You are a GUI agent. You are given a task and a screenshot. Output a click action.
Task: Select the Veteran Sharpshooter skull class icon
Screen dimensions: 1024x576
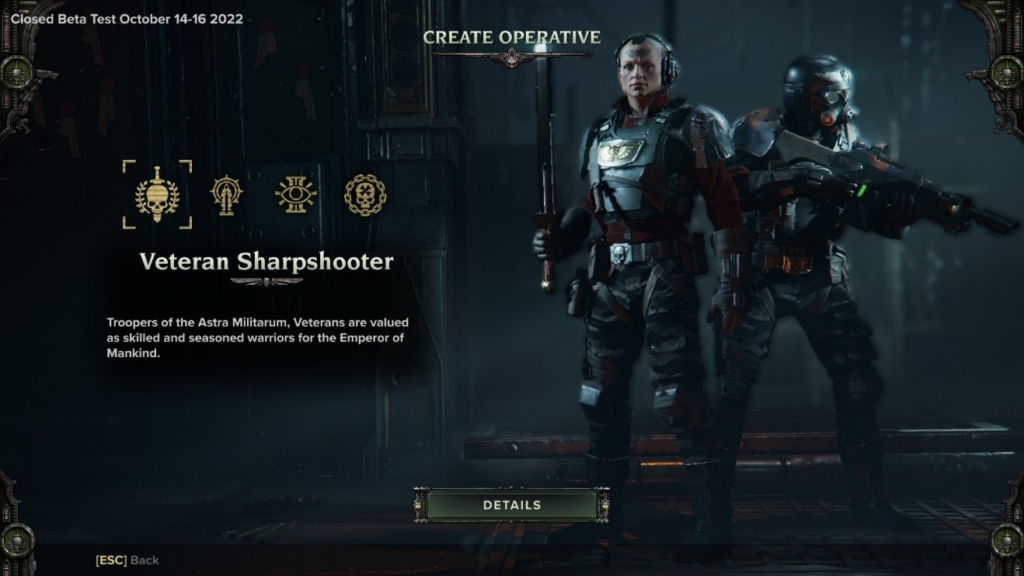pos(157,194)
